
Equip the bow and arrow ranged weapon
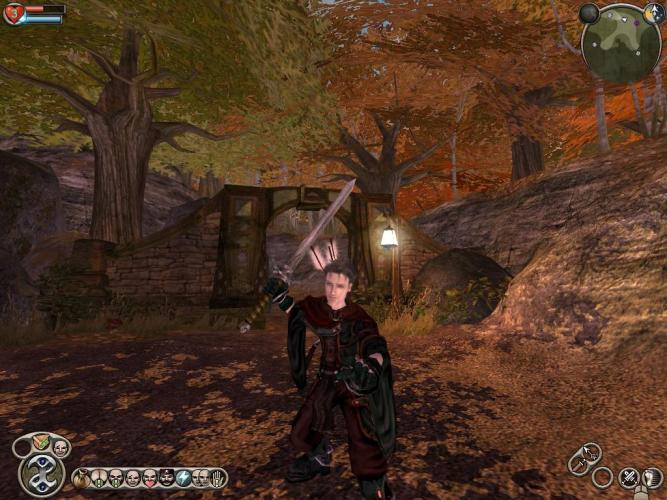point(592,452)
